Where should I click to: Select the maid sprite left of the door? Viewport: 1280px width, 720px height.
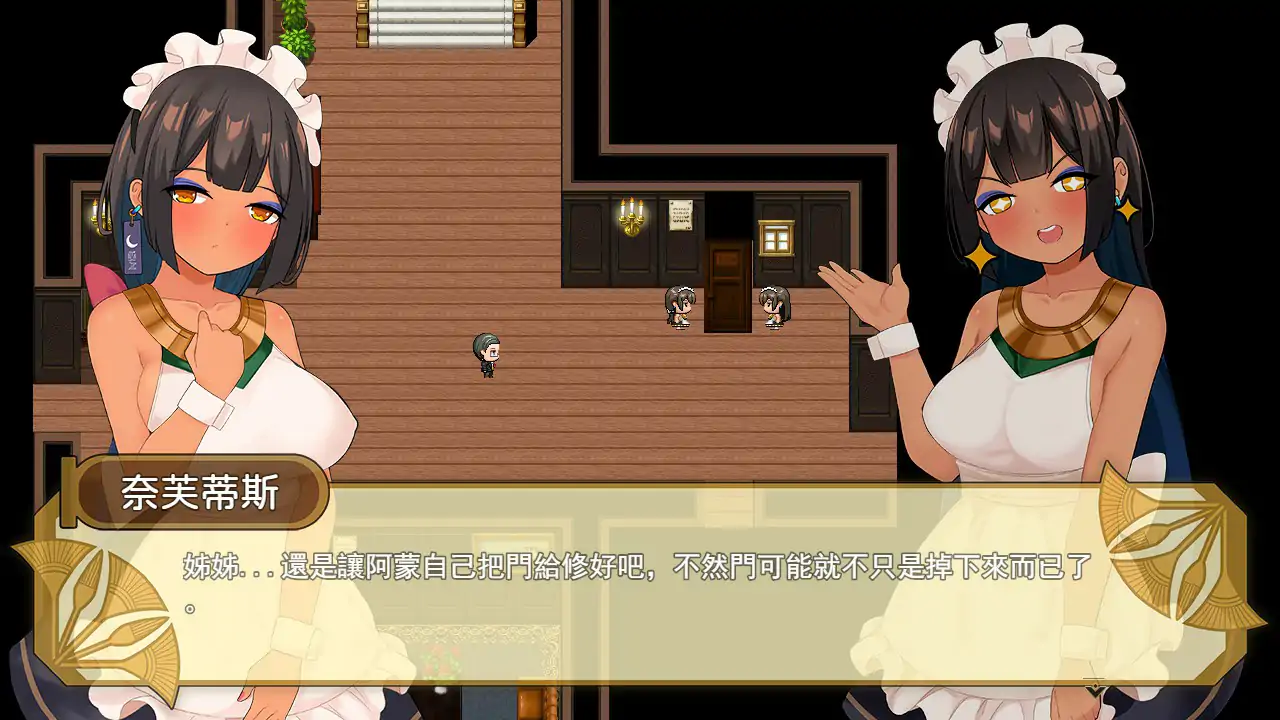point(678,305)
